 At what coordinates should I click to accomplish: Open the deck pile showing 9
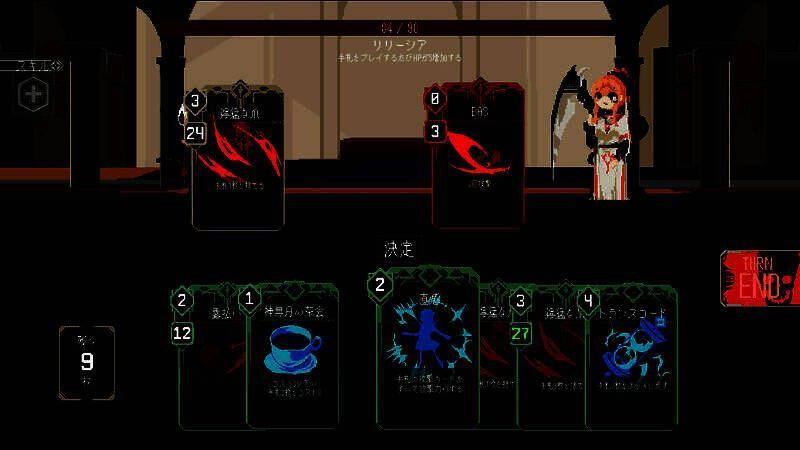[87, 361]
